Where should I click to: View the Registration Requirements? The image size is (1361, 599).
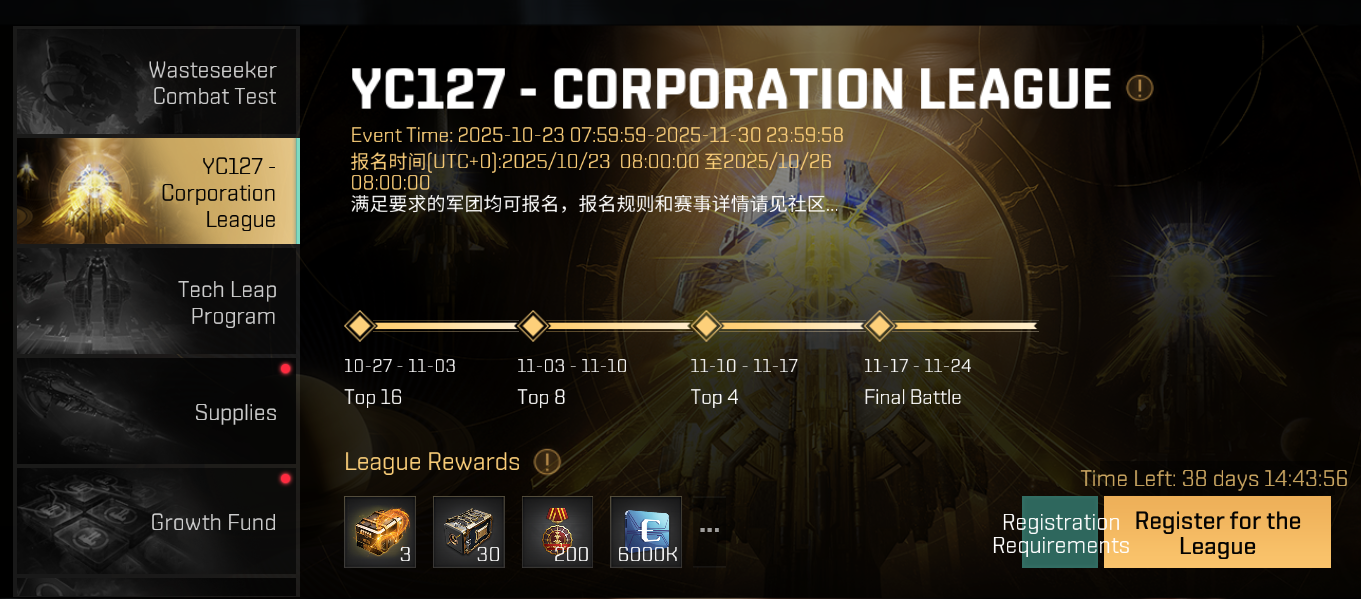(x=1060, y=533)
